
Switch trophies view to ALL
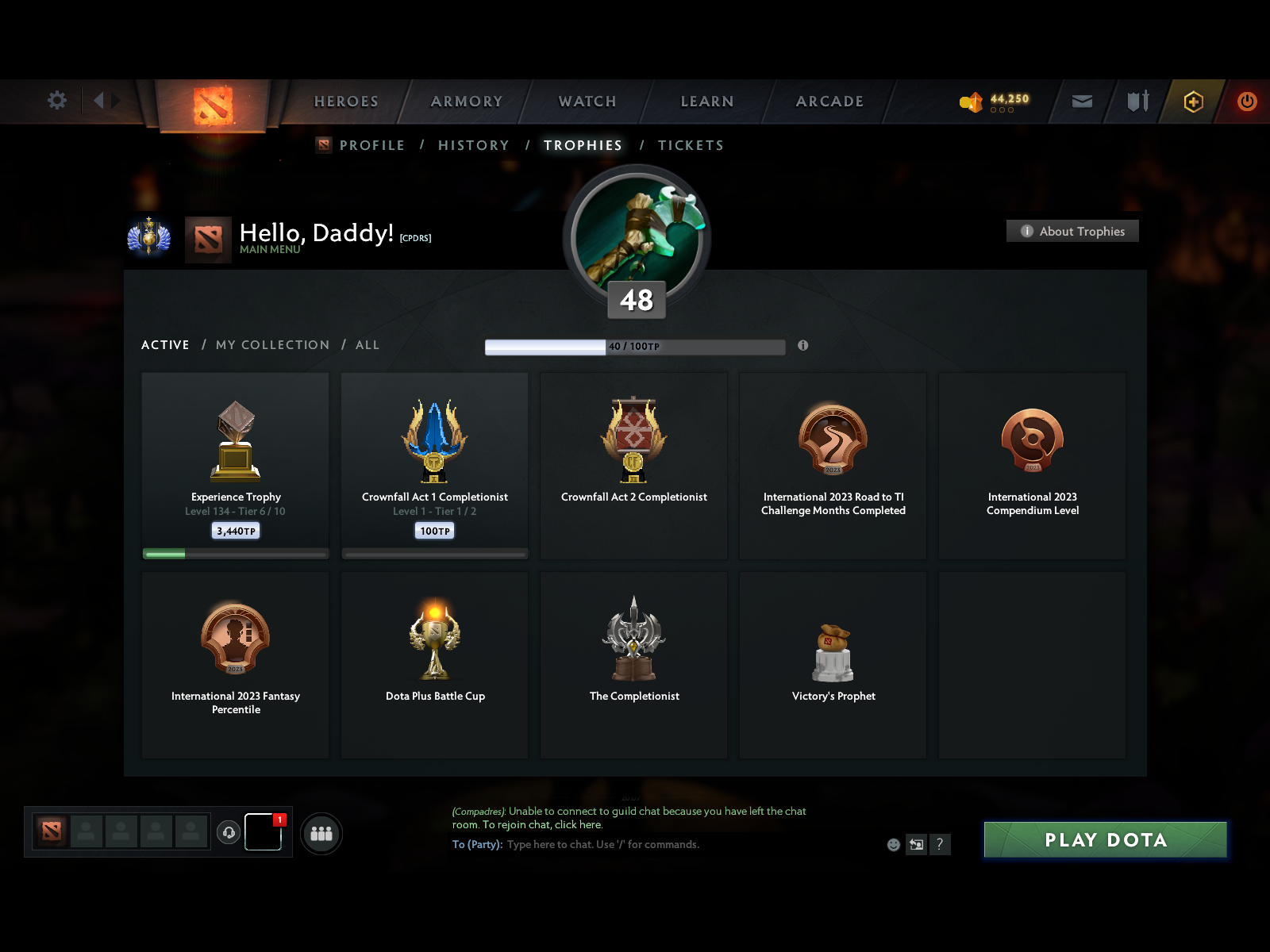(367, 345)
